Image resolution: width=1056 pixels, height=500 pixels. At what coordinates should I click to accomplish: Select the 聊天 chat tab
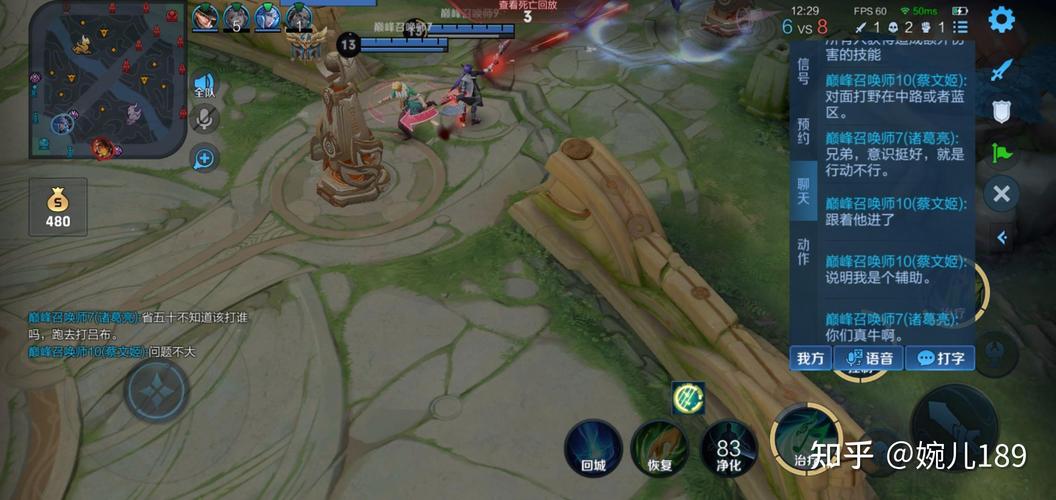tap(803, 190)
